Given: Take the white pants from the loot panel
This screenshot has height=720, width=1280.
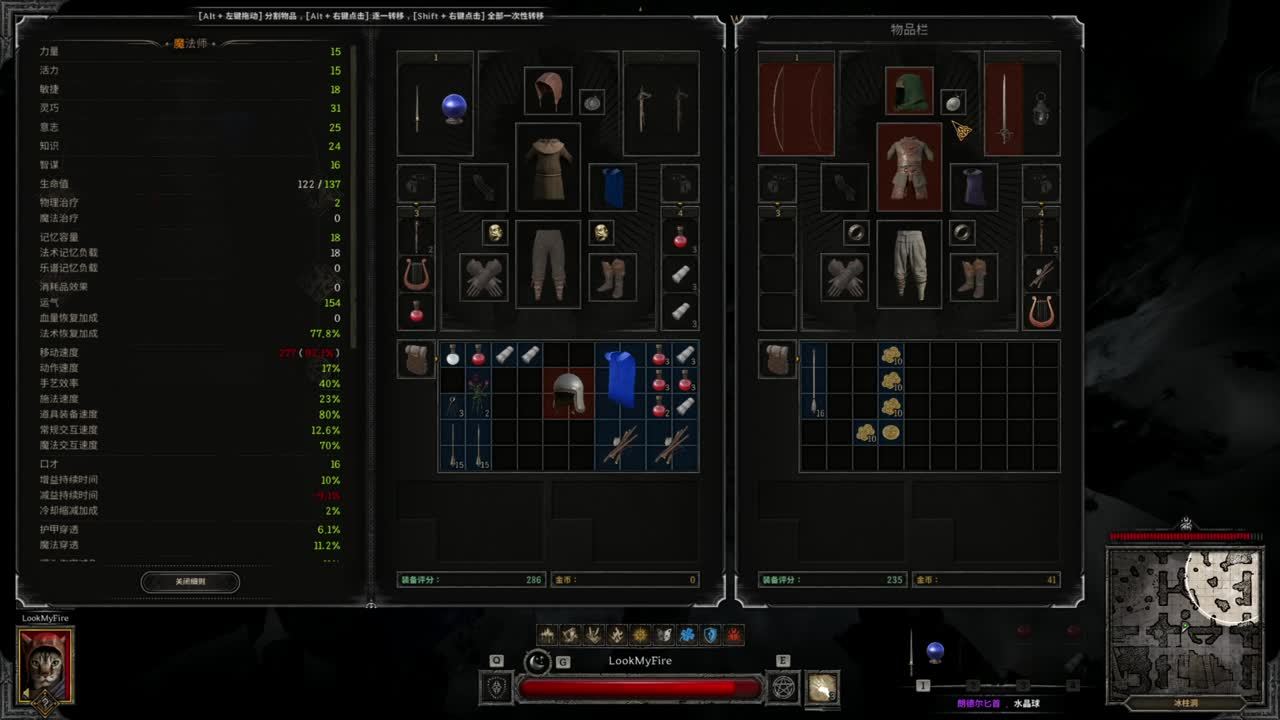Looking at the screenshot, I should pos(908,264).
